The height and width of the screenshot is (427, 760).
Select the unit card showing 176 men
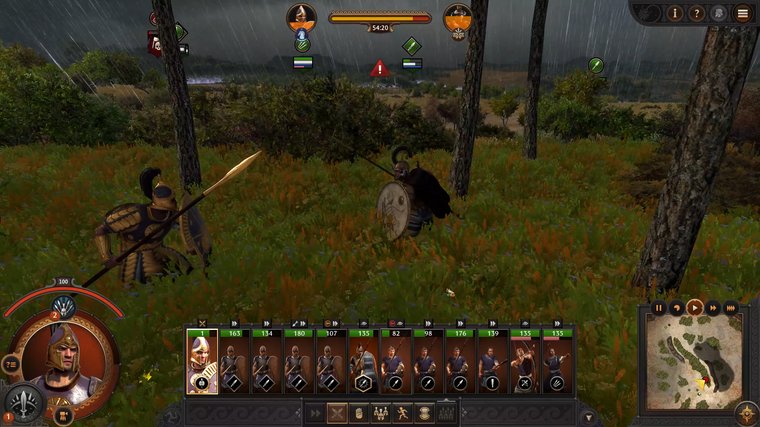pos(459,361)
